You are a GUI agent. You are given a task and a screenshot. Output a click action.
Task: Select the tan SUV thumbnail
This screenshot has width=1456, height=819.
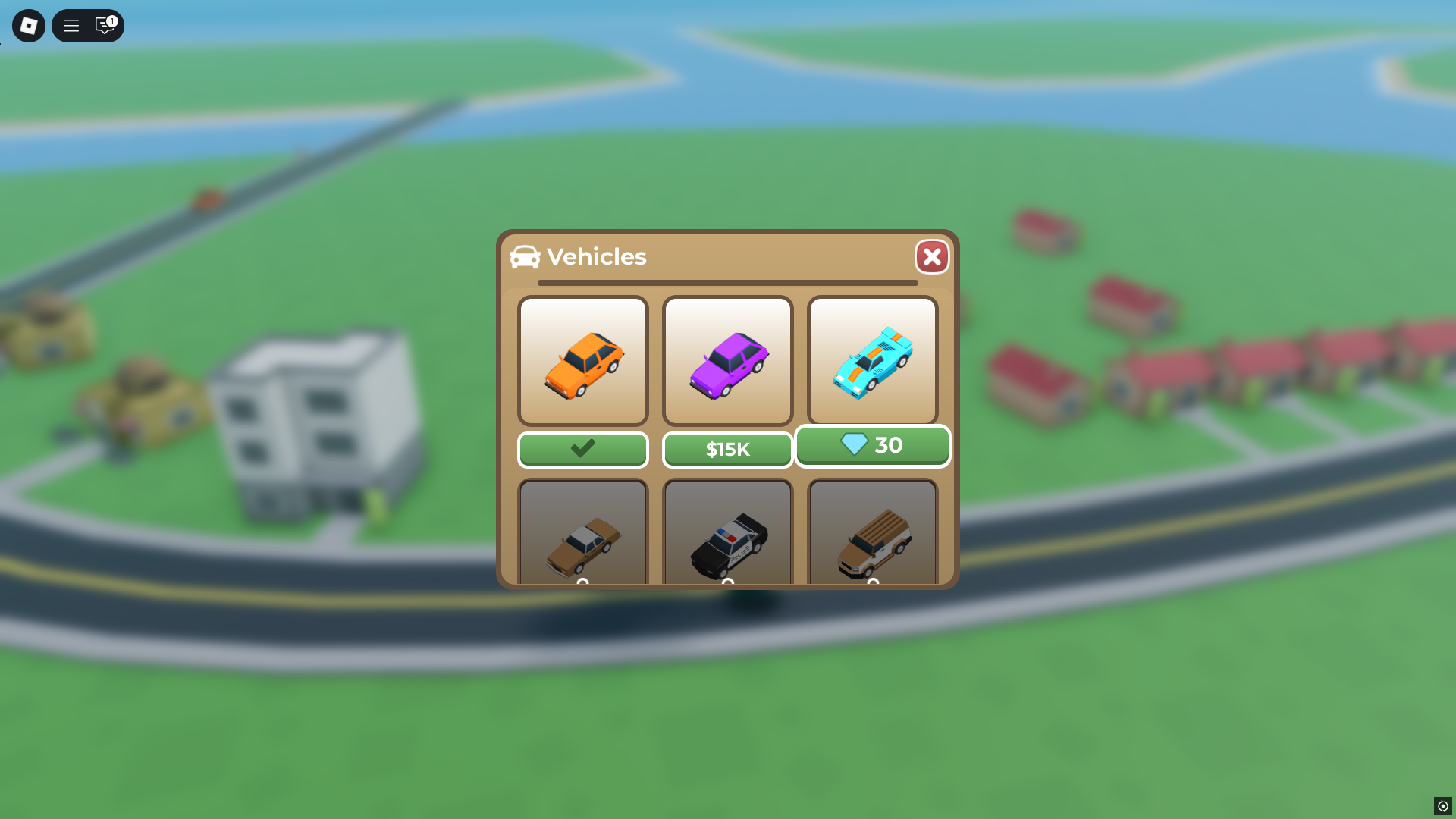tap(872, 538)
